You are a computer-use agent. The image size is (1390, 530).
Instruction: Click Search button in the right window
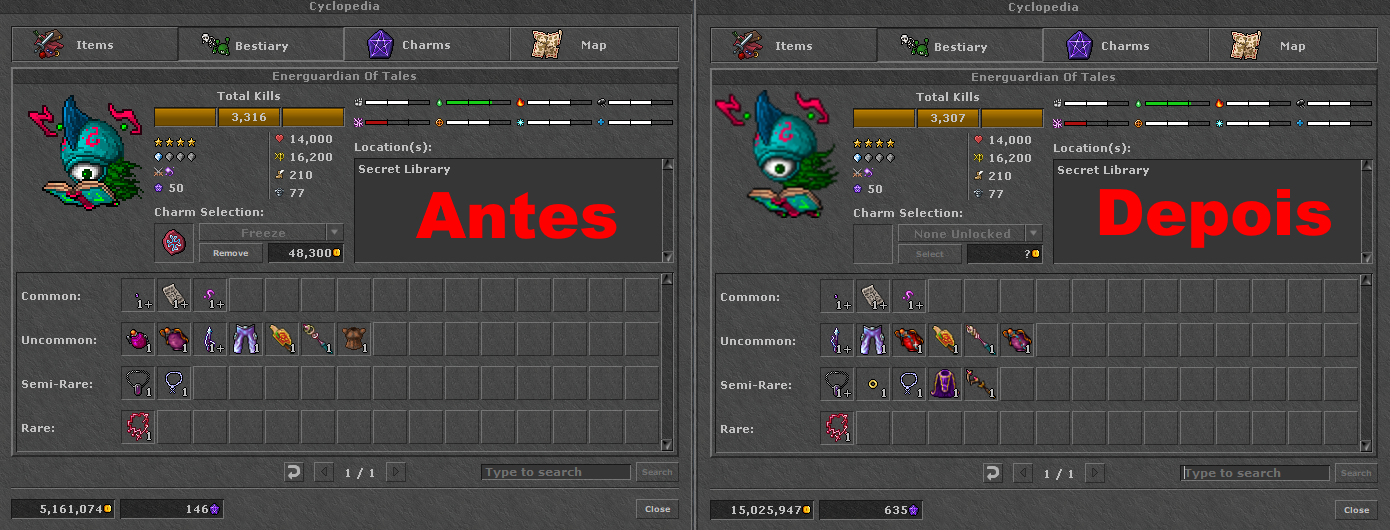1356,473
